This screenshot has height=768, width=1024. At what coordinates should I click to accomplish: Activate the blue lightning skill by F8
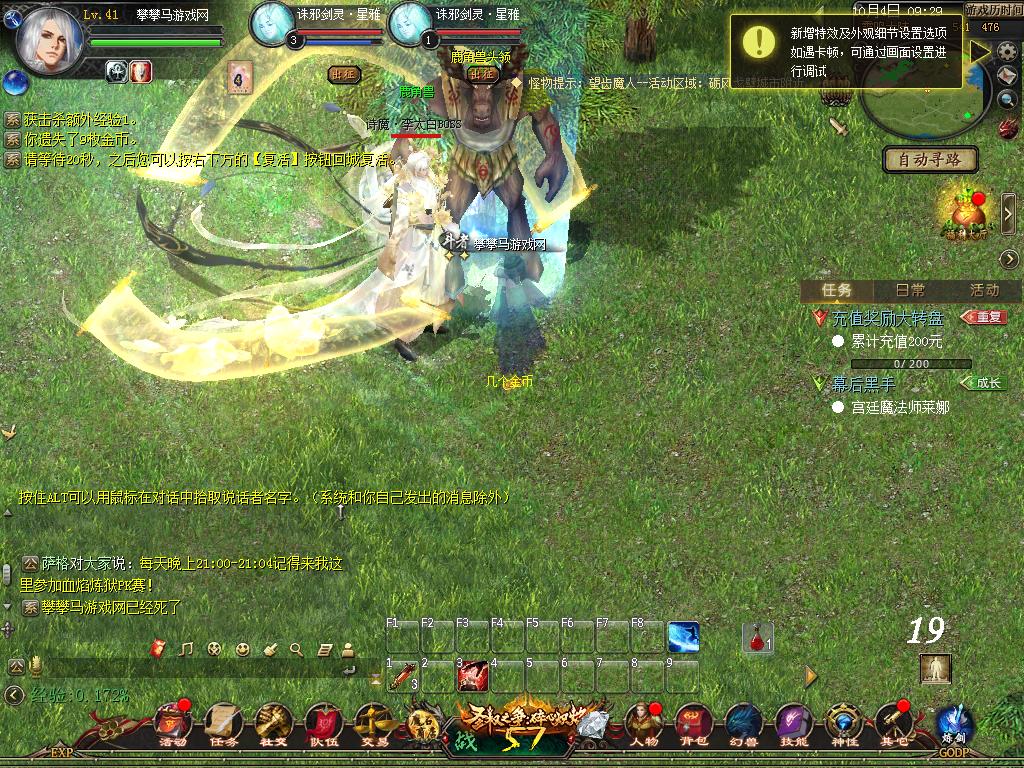(683, 637)
